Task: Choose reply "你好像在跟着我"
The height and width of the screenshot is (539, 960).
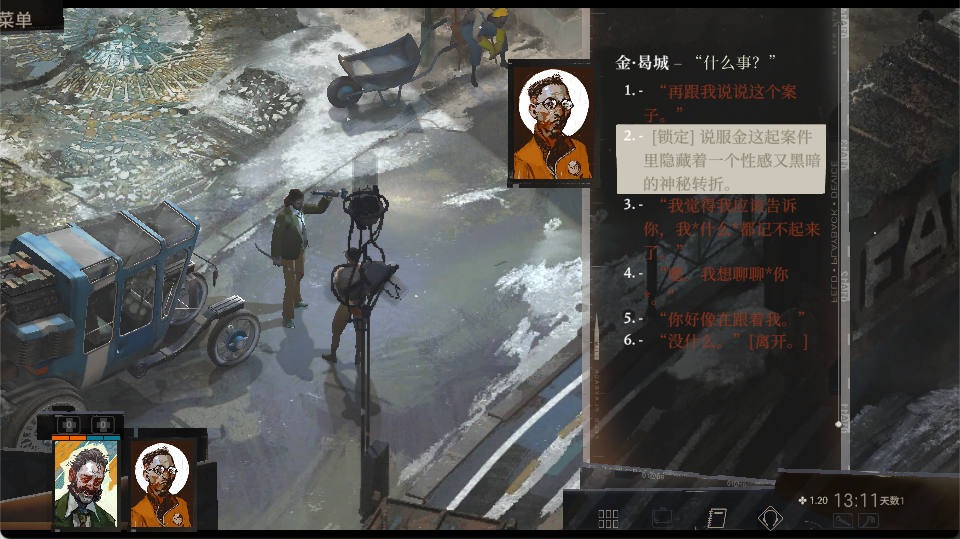Action: click(732, 318)
